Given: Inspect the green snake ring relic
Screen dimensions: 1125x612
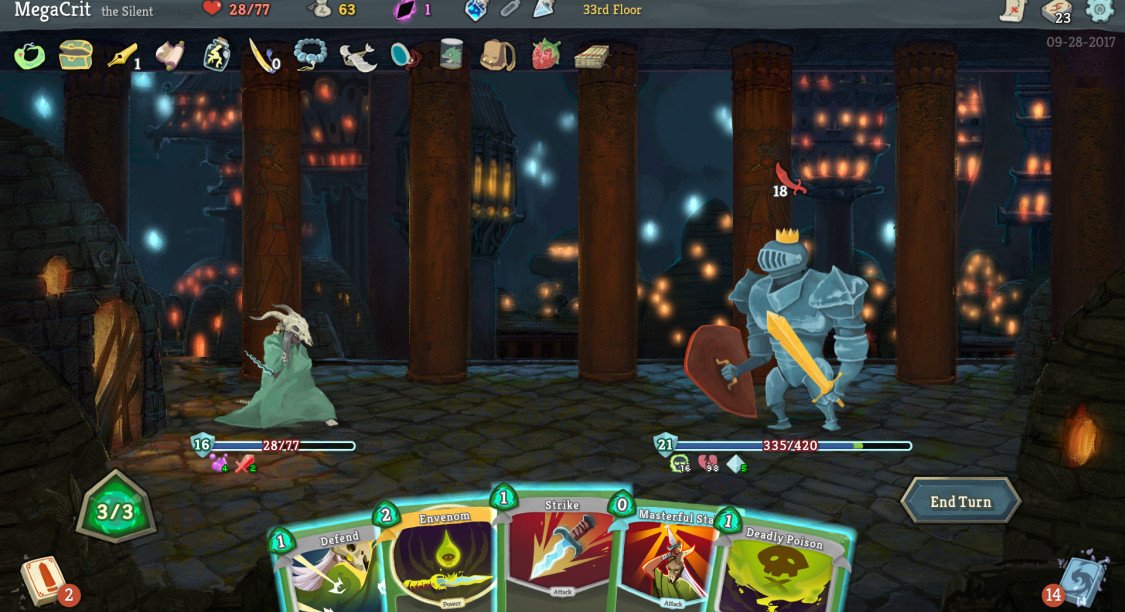Looking at the screenshot, I should (x=29, y=55).
